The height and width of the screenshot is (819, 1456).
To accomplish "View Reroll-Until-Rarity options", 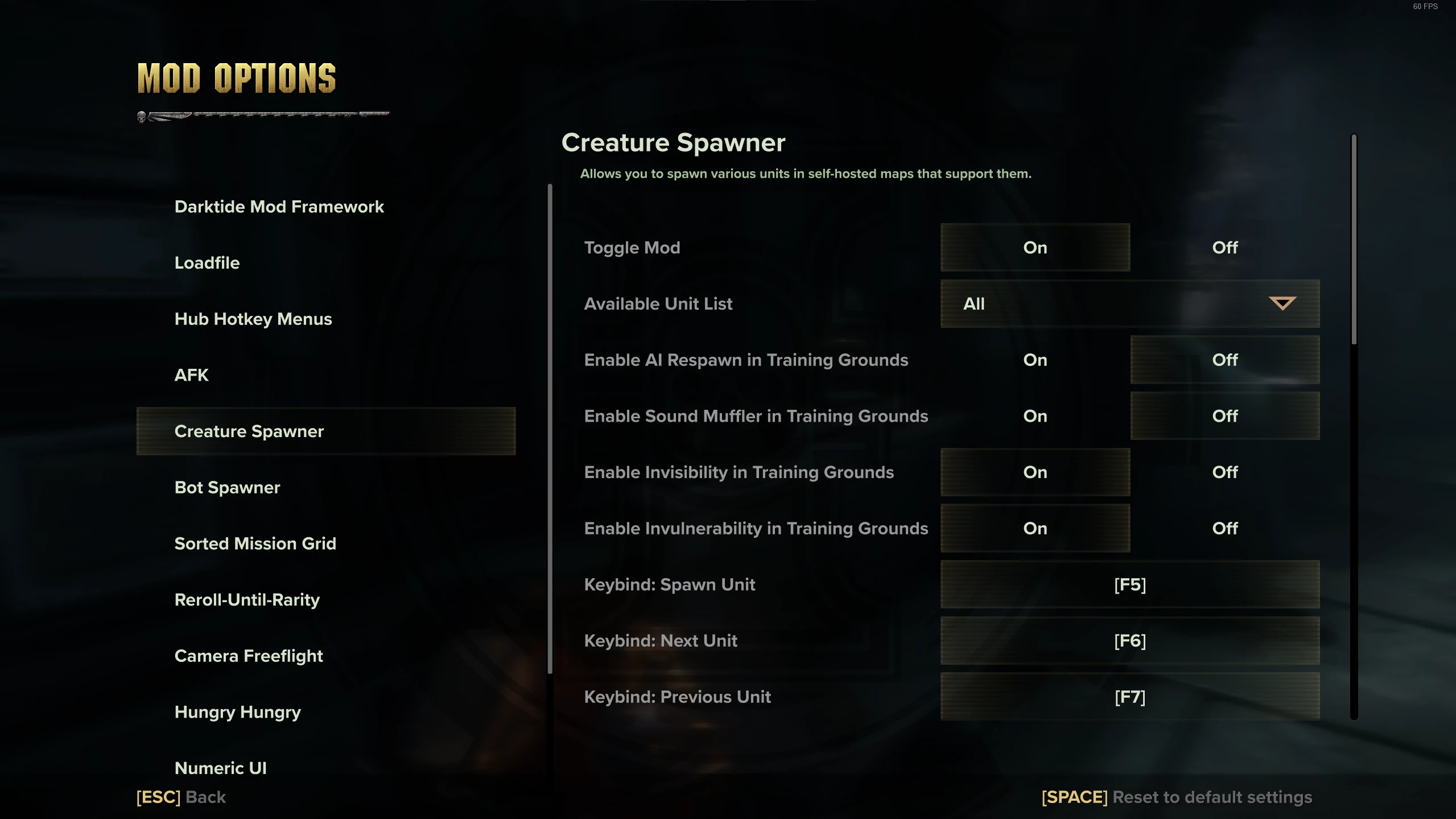I will pyautogui.click(x=248, y=599).
